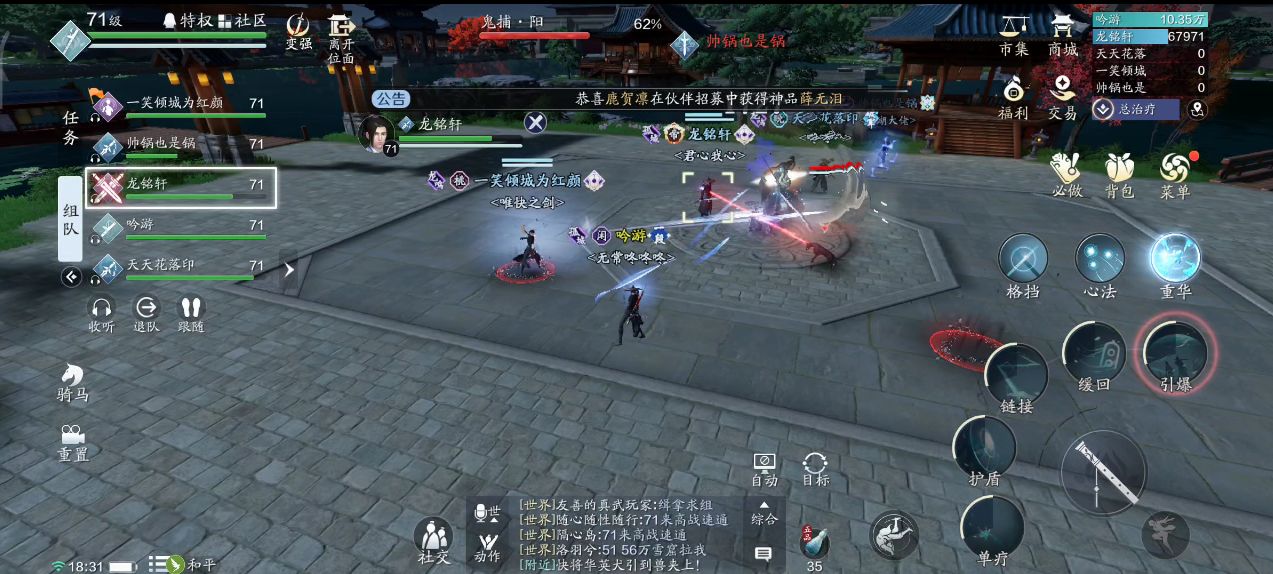Open the 社交 social menu

click(433, 540)
